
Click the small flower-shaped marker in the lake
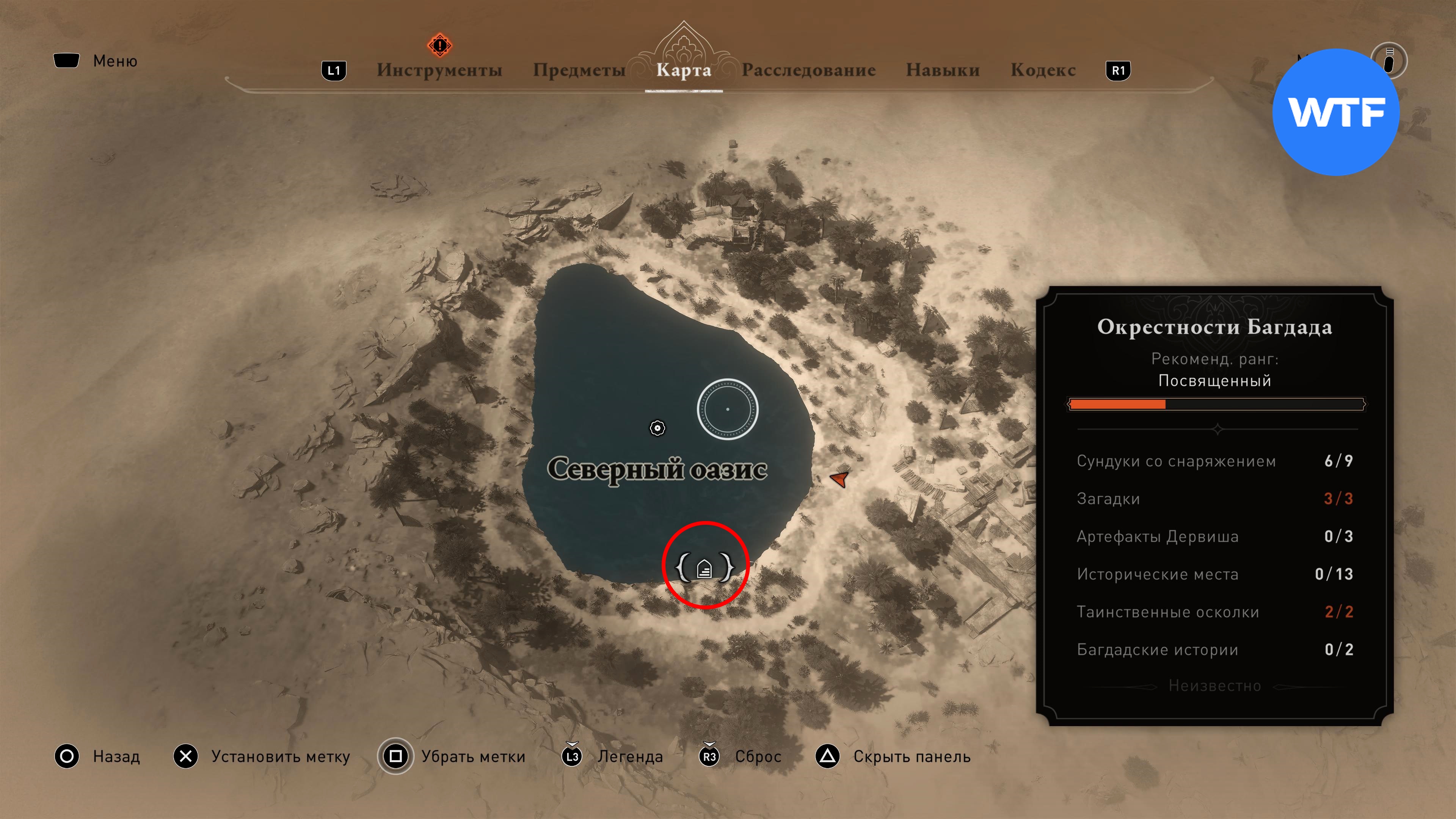657,428
